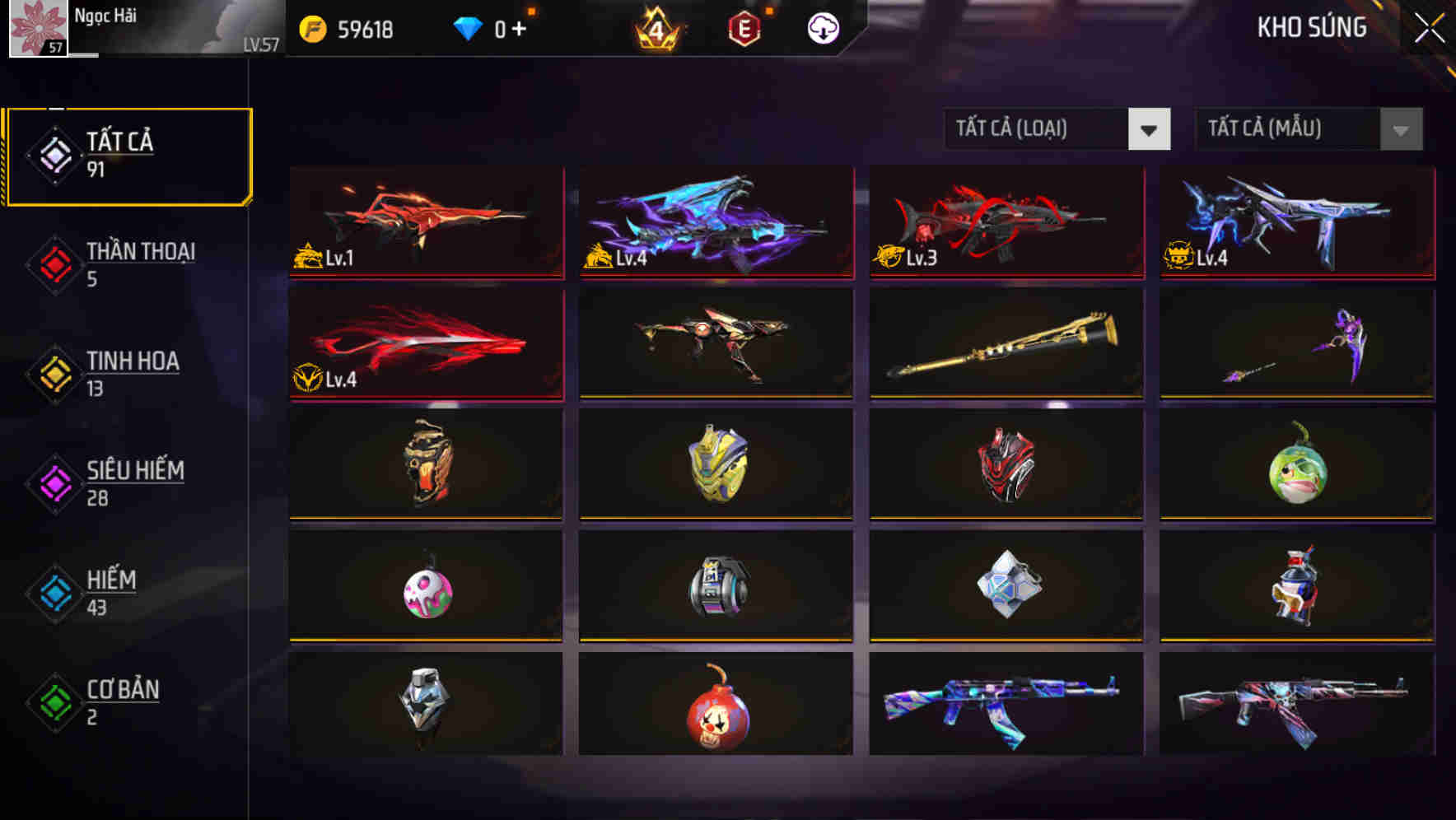
Task: Select the Lv.4 purple dragon weapon card
Action: tap(715, 223)
